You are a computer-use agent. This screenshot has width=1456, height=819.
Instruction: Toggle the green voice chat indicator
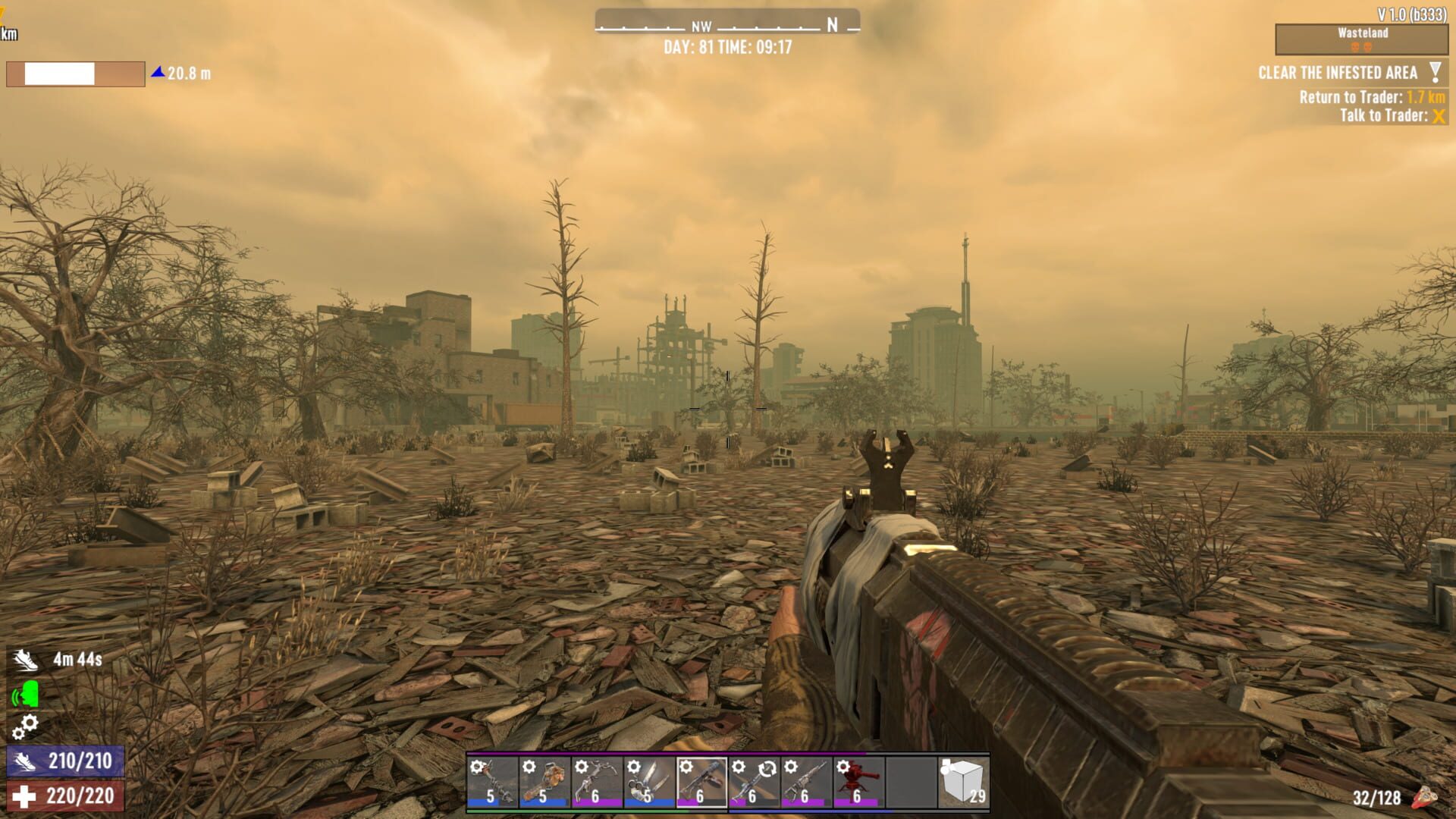25,694
